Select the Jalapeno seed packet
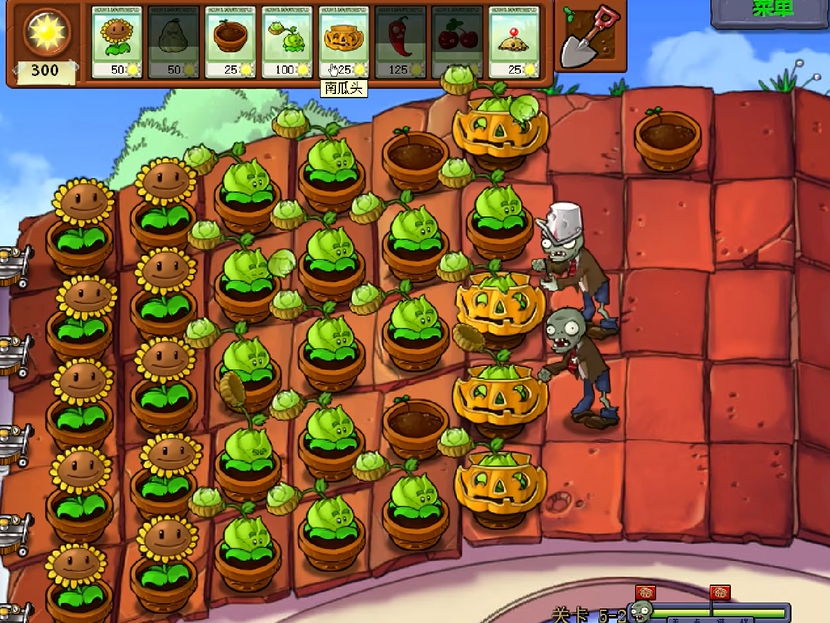The width and height of the screenshot is (830, 623). (400, 42)
